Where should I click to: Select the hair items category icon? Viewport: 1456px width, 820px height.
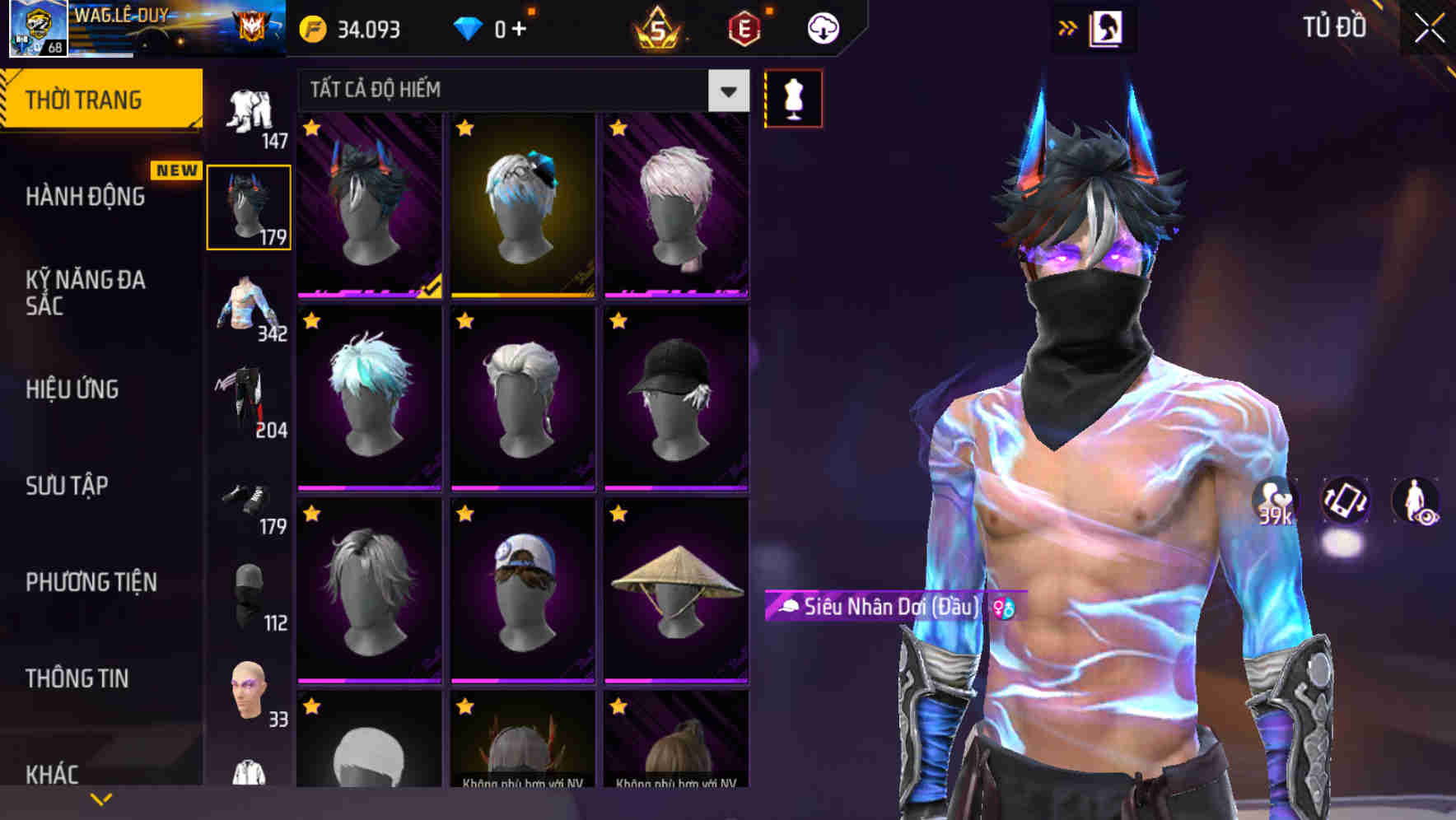tap(249, 202)
